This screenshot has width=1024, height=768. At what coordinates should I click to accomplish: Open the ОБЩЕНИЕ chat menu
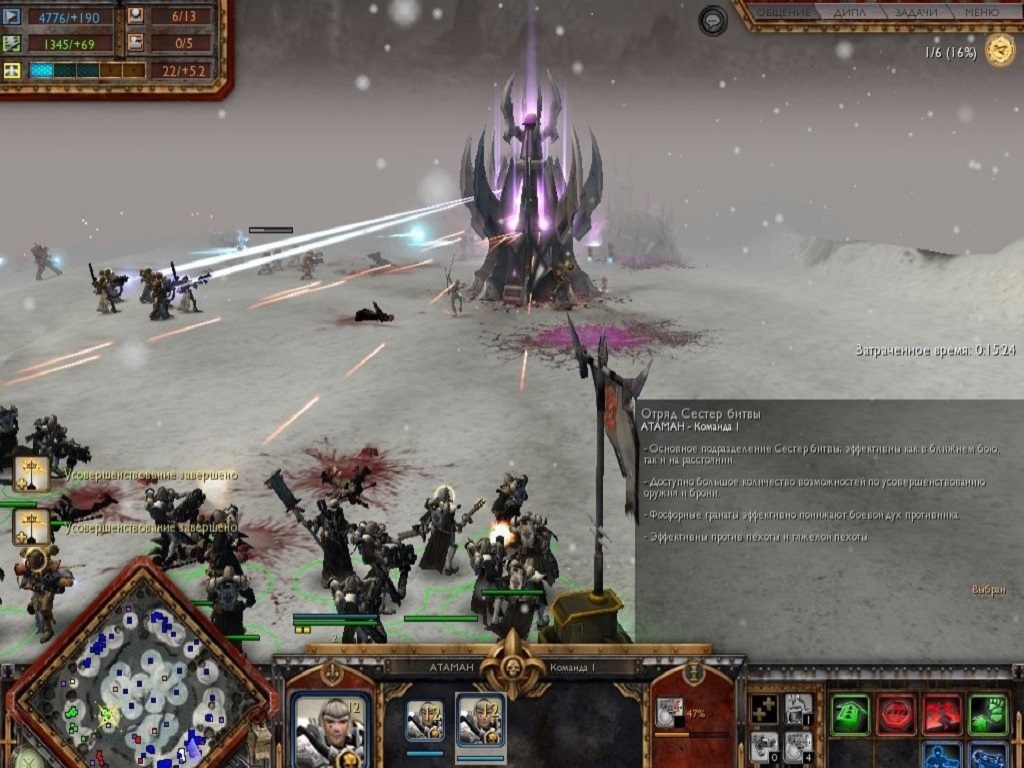coord(783,12)
